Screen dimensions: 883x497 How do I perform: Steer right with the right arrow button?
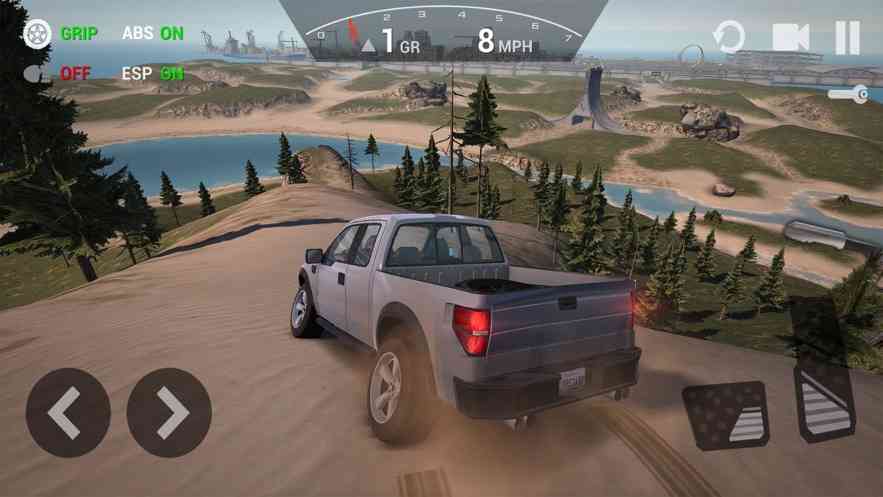point(169,412)
